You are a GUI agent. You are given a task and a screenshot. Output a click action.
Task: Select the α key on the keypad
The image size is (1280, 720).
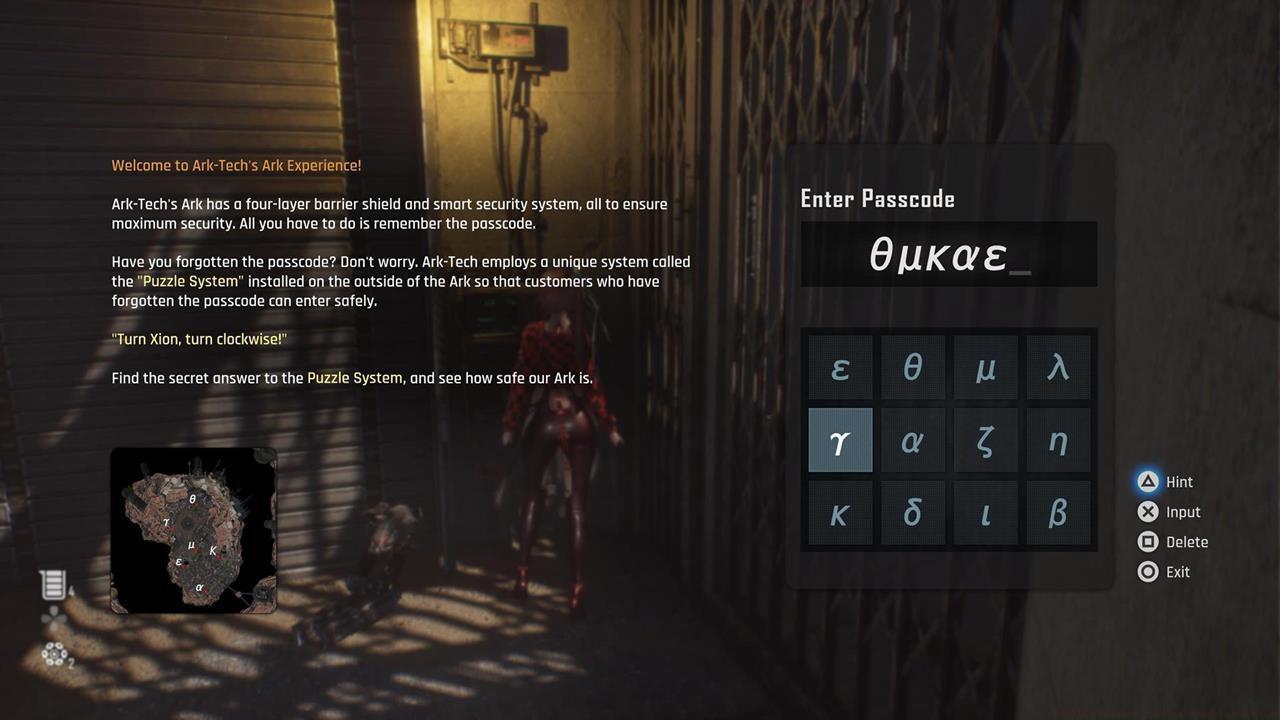point(912,439)
